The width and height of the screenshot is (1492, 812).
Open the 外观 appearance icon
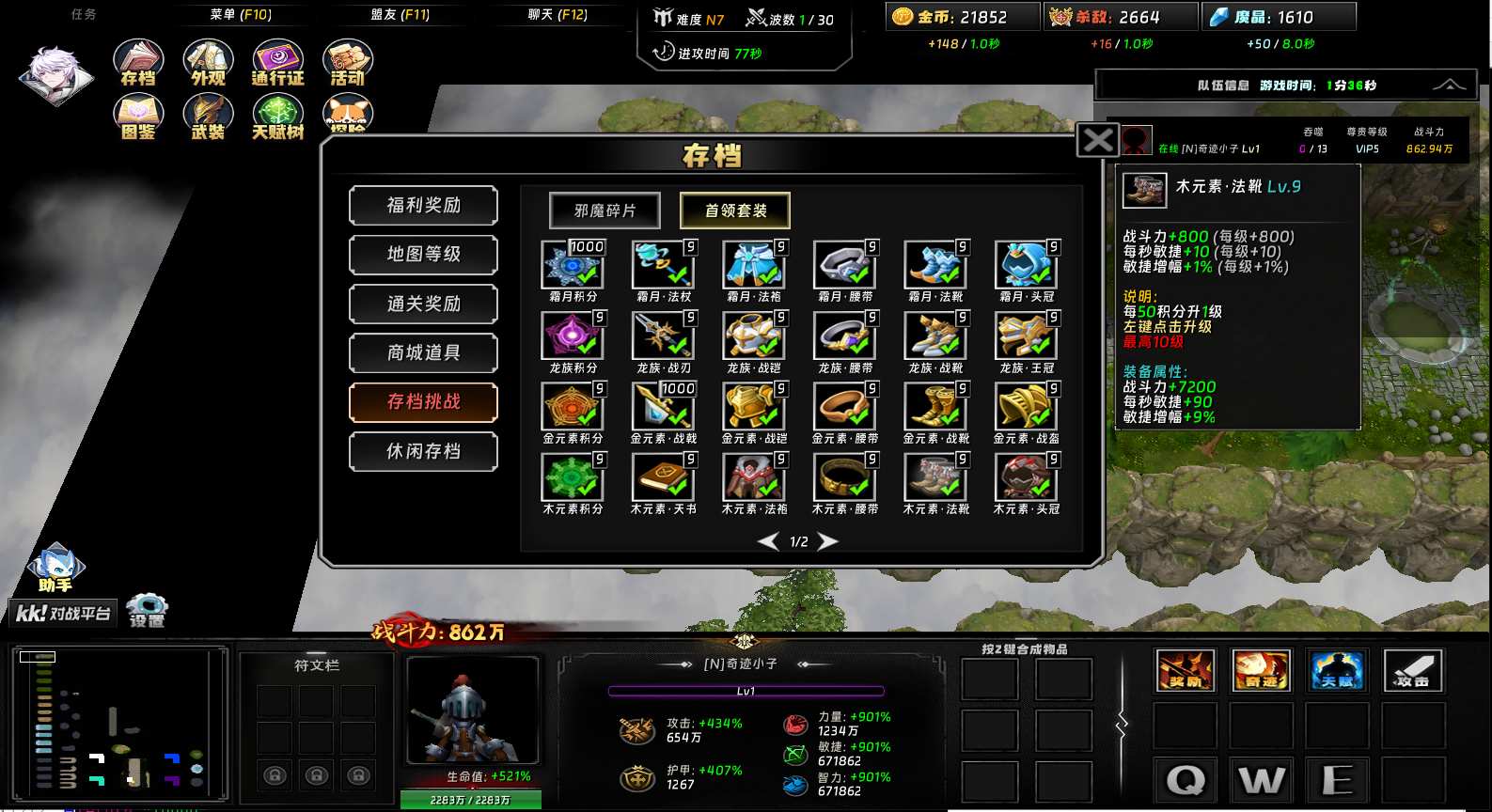coord(208,63)
